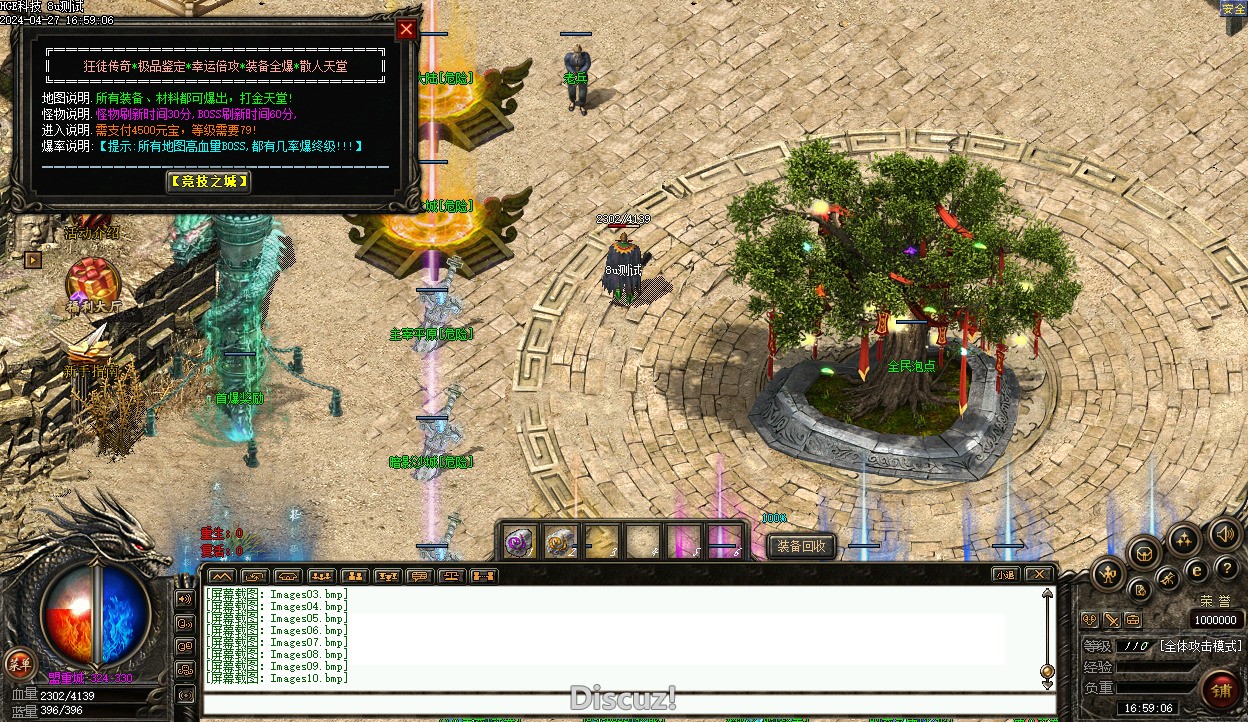Open the crossed swords small button
The width and height of the screenshot is (1248, 722).
[1112, 620]
